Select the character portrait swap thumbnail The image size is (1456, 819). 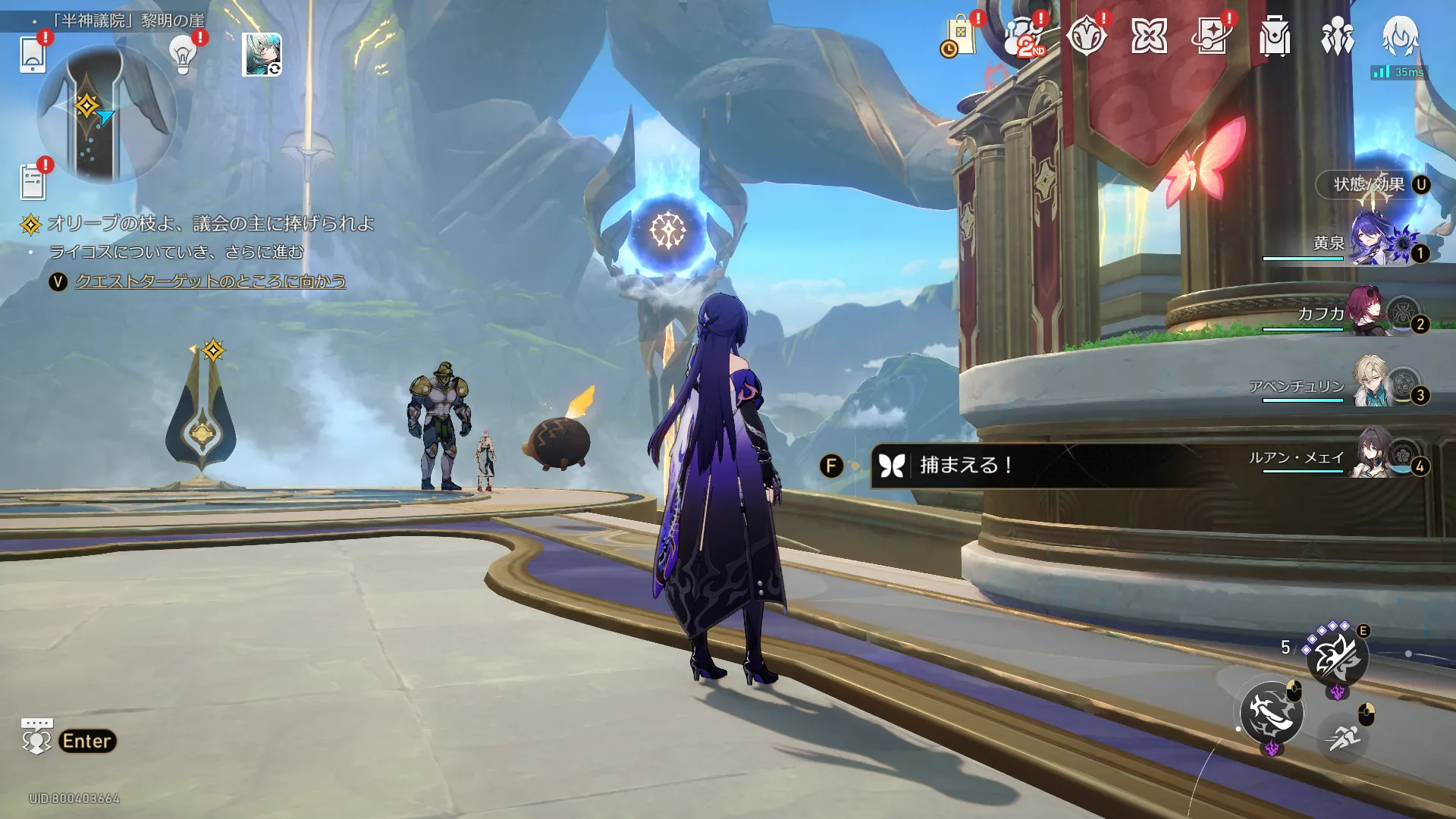coord(262,55)
